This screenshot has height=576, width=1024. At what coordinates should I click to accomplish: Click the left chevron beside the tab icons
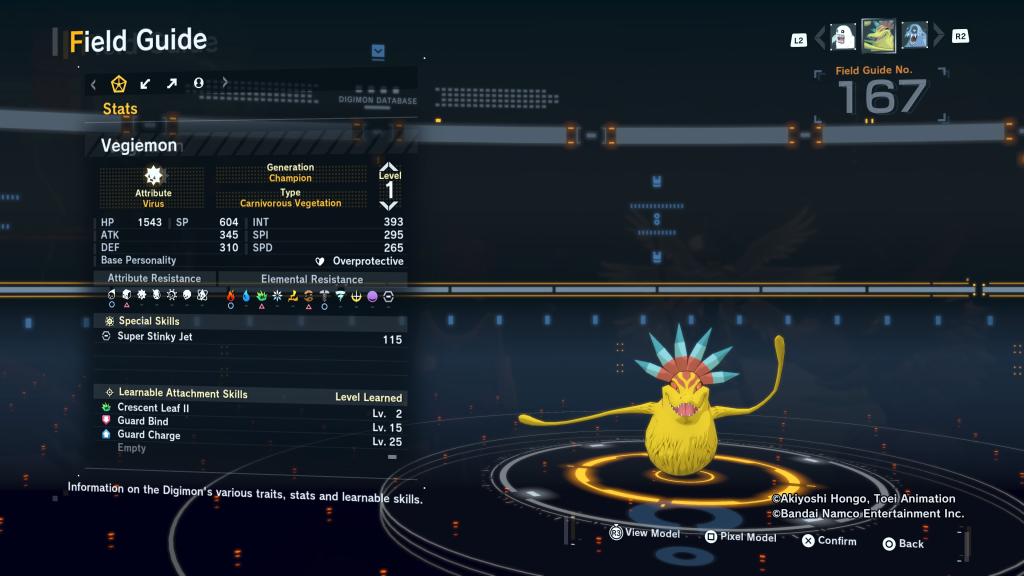(x=93, y=84)
